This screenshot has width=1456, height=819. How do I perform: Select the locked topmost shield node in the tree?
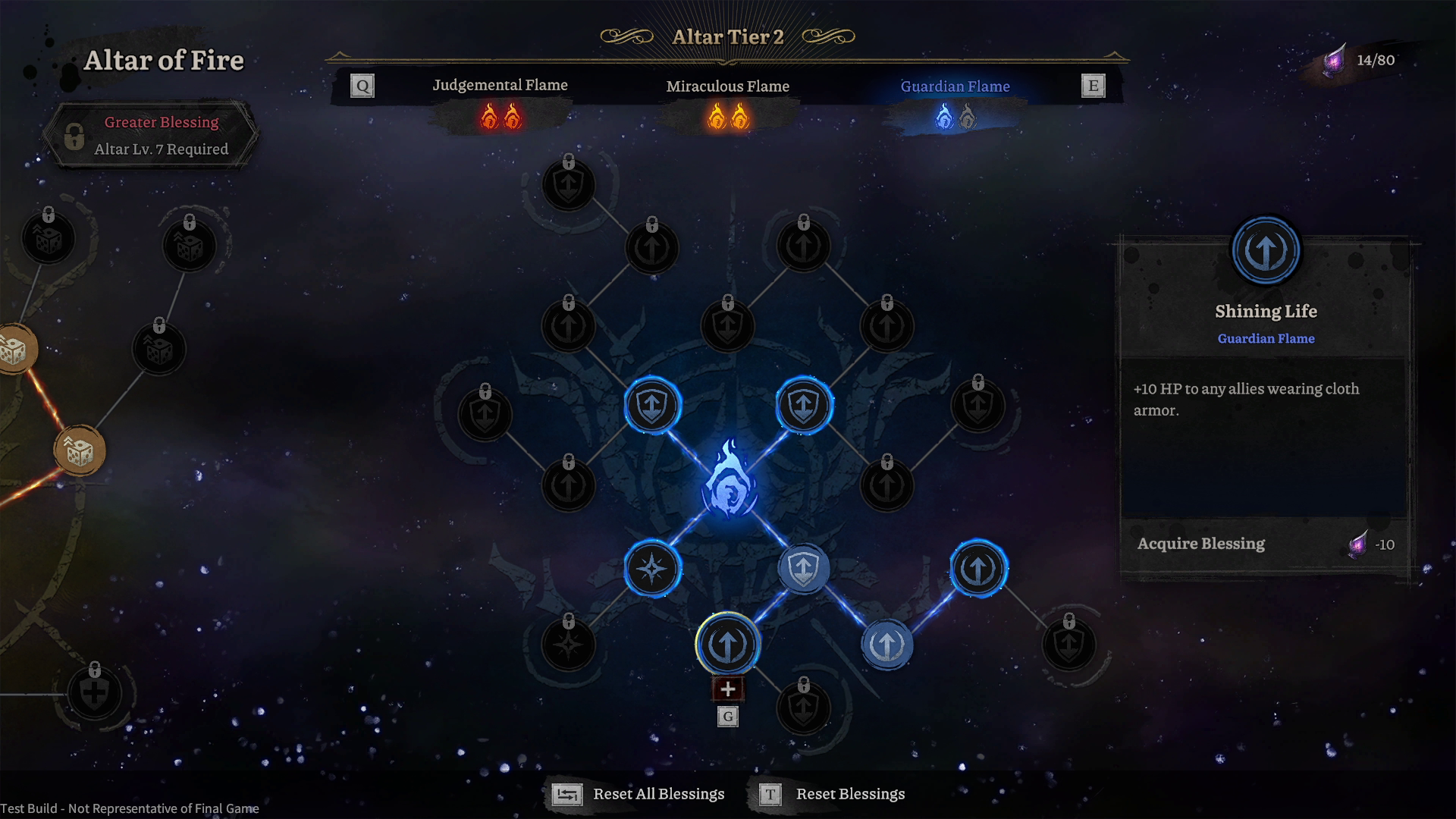(567, 184)
